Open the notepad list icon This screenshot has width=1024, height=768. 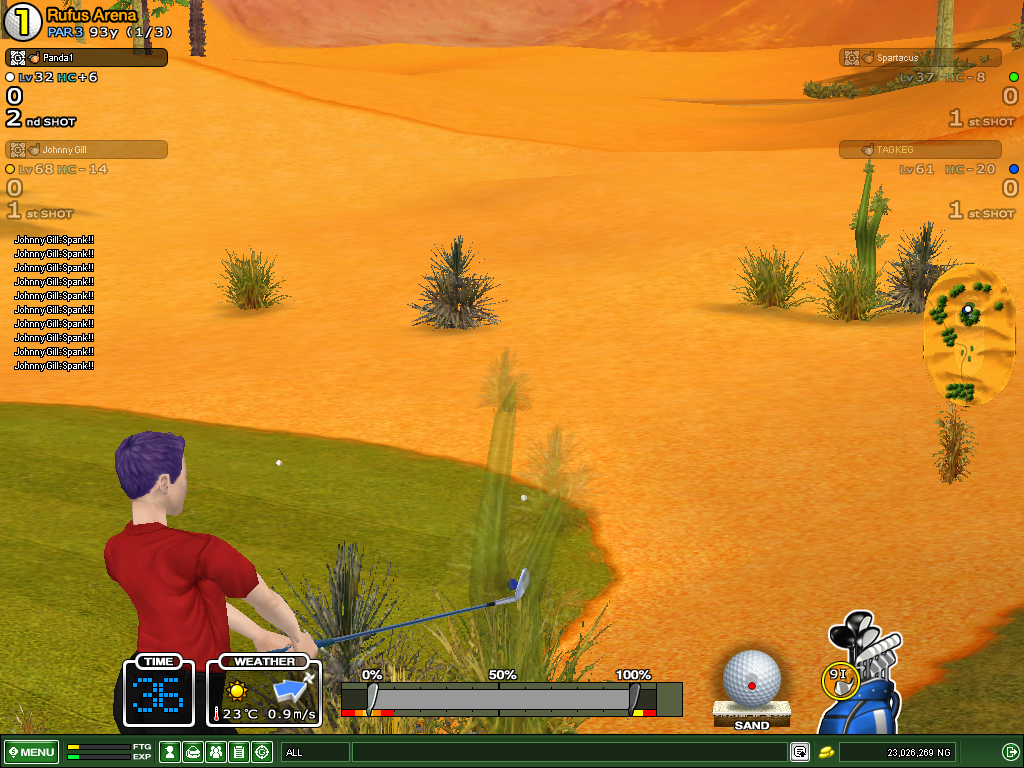click(239, 752)
